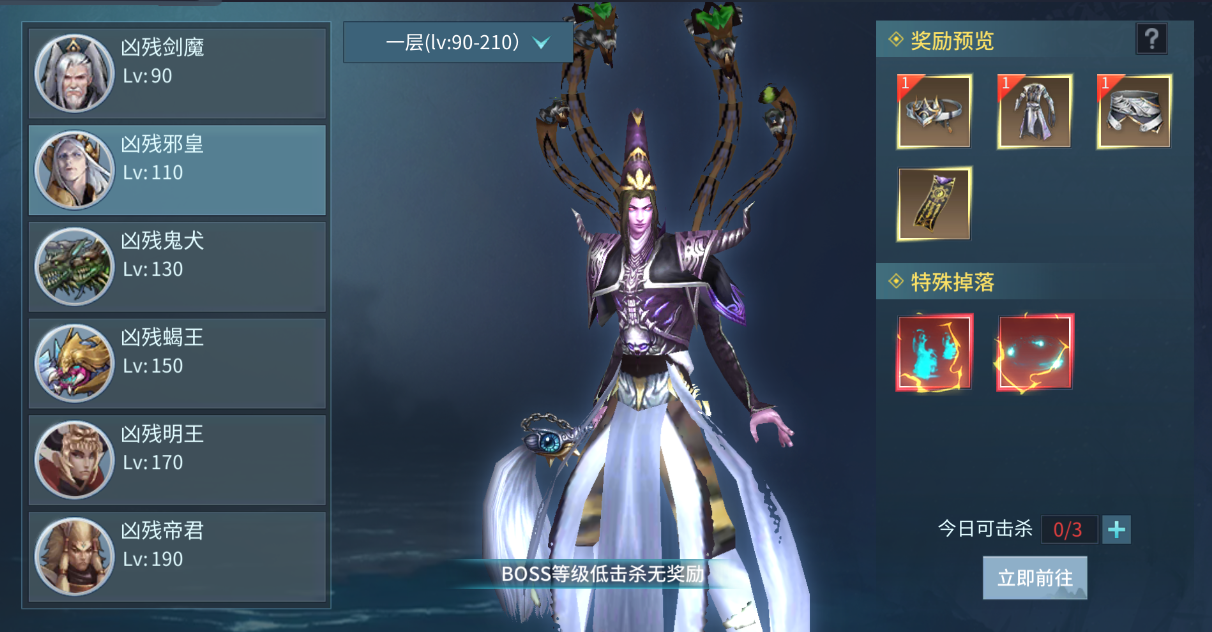Pick the 凶残蝎王 Lv:150 boss

coord(178,364)
